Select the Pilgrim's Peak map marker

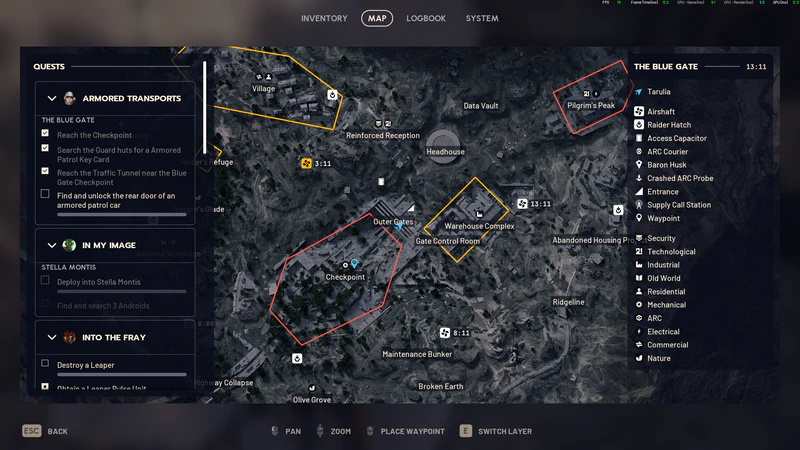[x=591, y=95]
